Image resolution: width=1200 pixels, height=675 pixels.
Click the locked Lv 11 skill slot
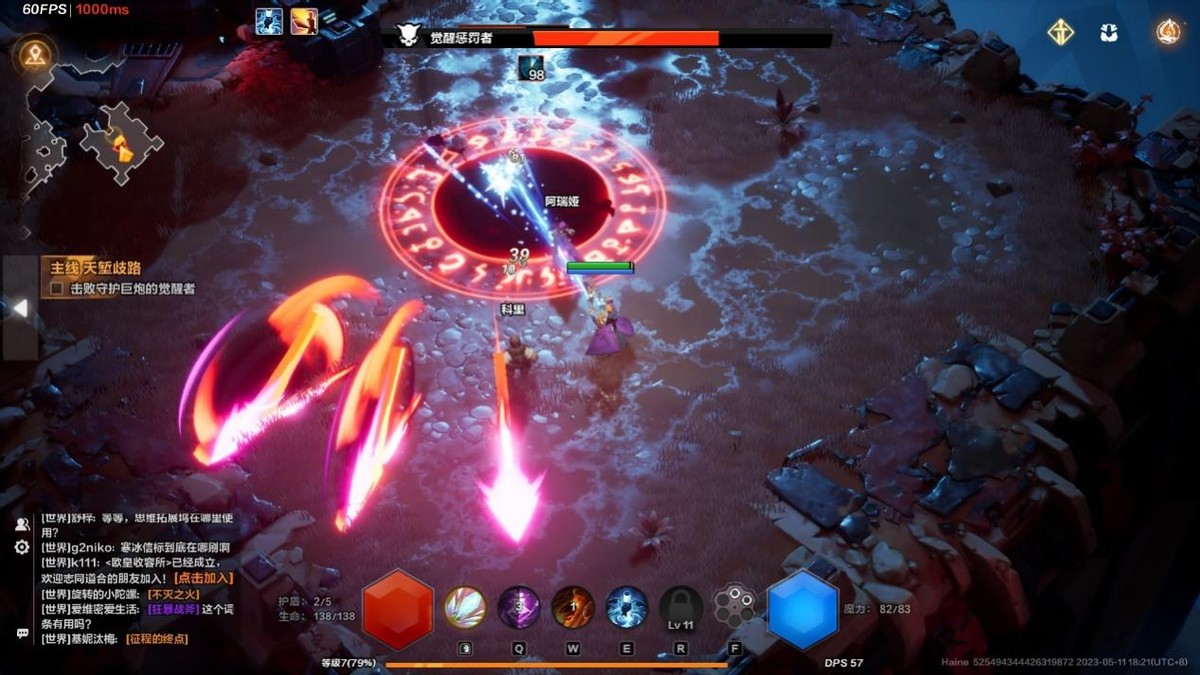coord(681,607)
